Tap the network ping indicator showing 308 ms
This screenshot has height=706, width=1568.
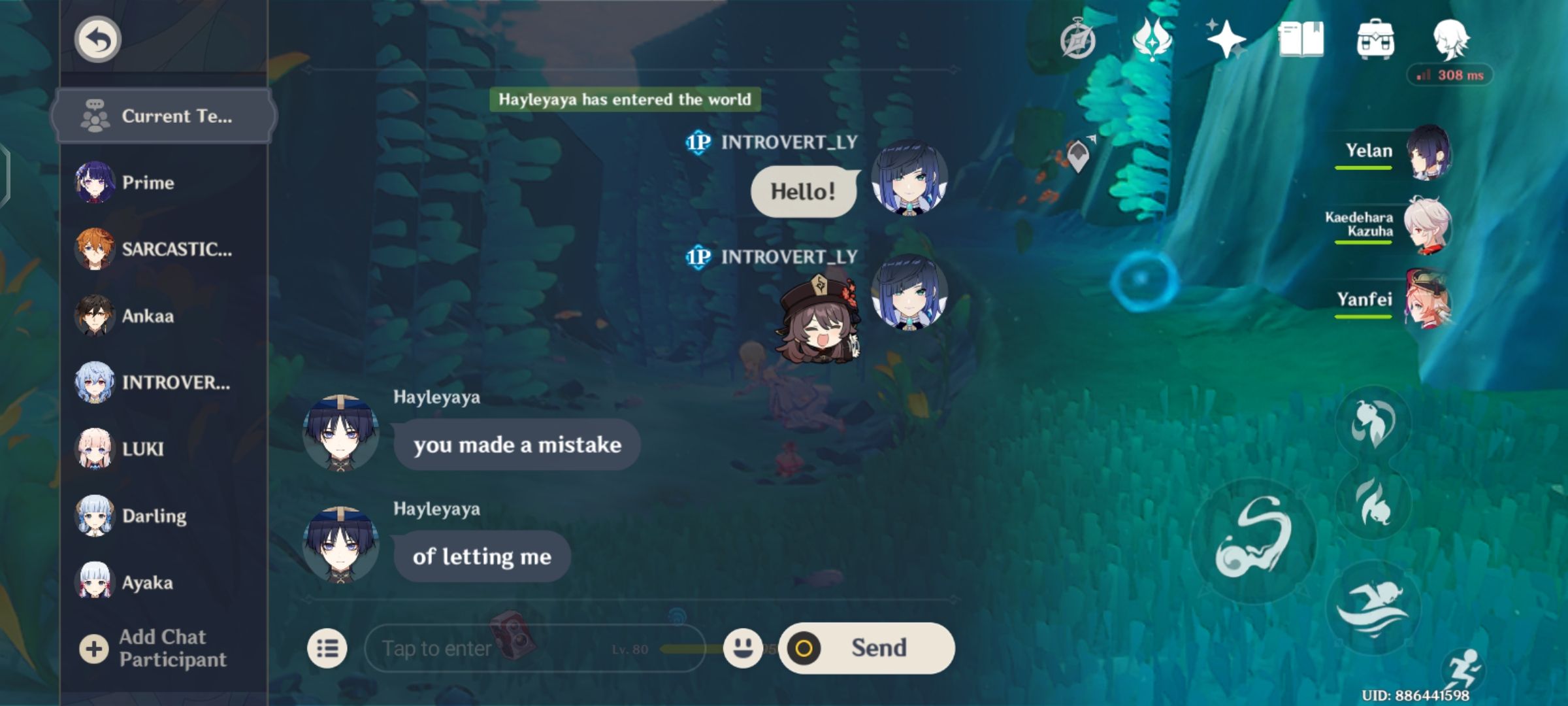(1452, 75)
